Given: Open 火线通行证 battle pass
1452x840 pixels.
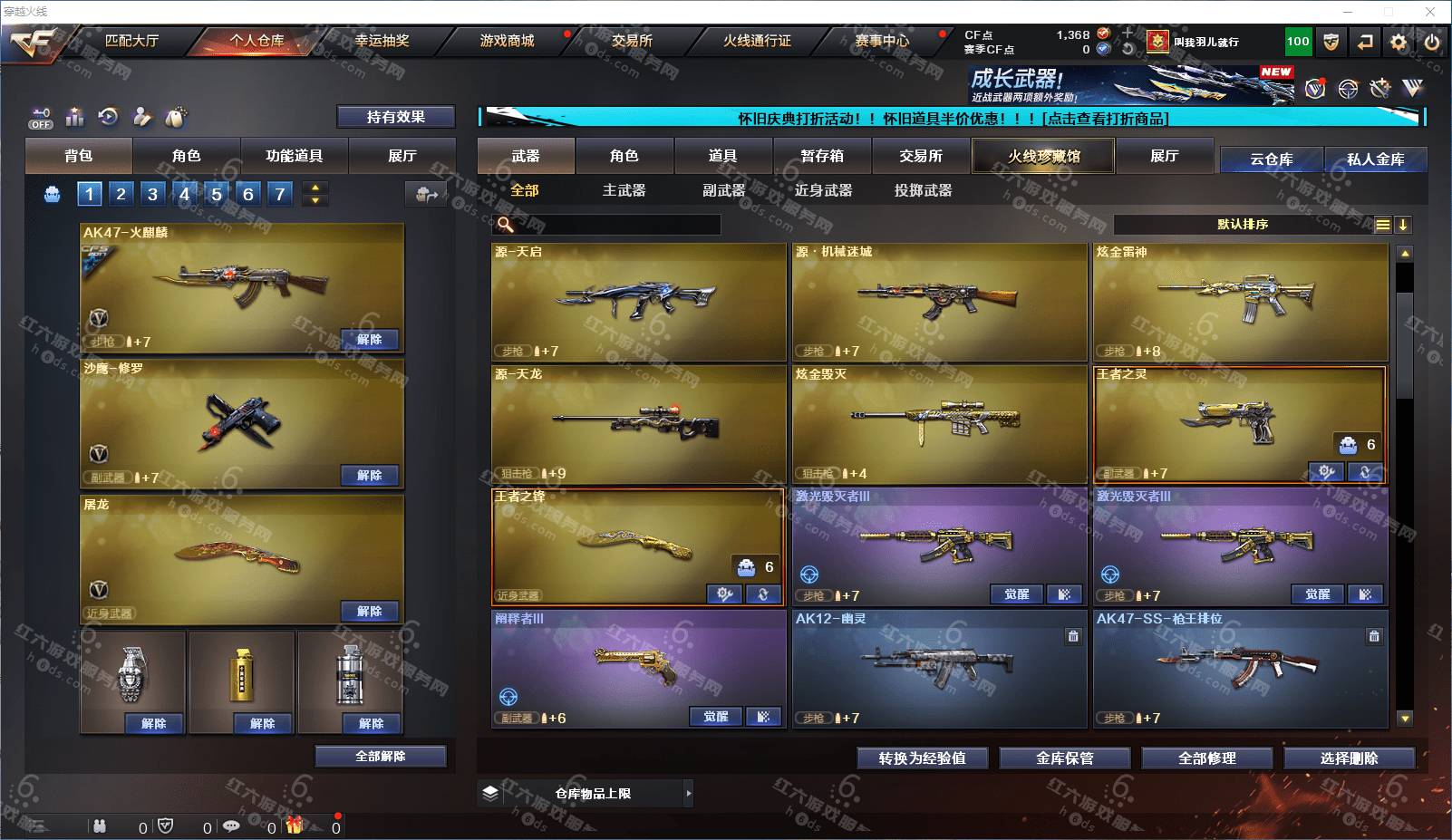Looking at the screenshot, I should tap(757, 41).
